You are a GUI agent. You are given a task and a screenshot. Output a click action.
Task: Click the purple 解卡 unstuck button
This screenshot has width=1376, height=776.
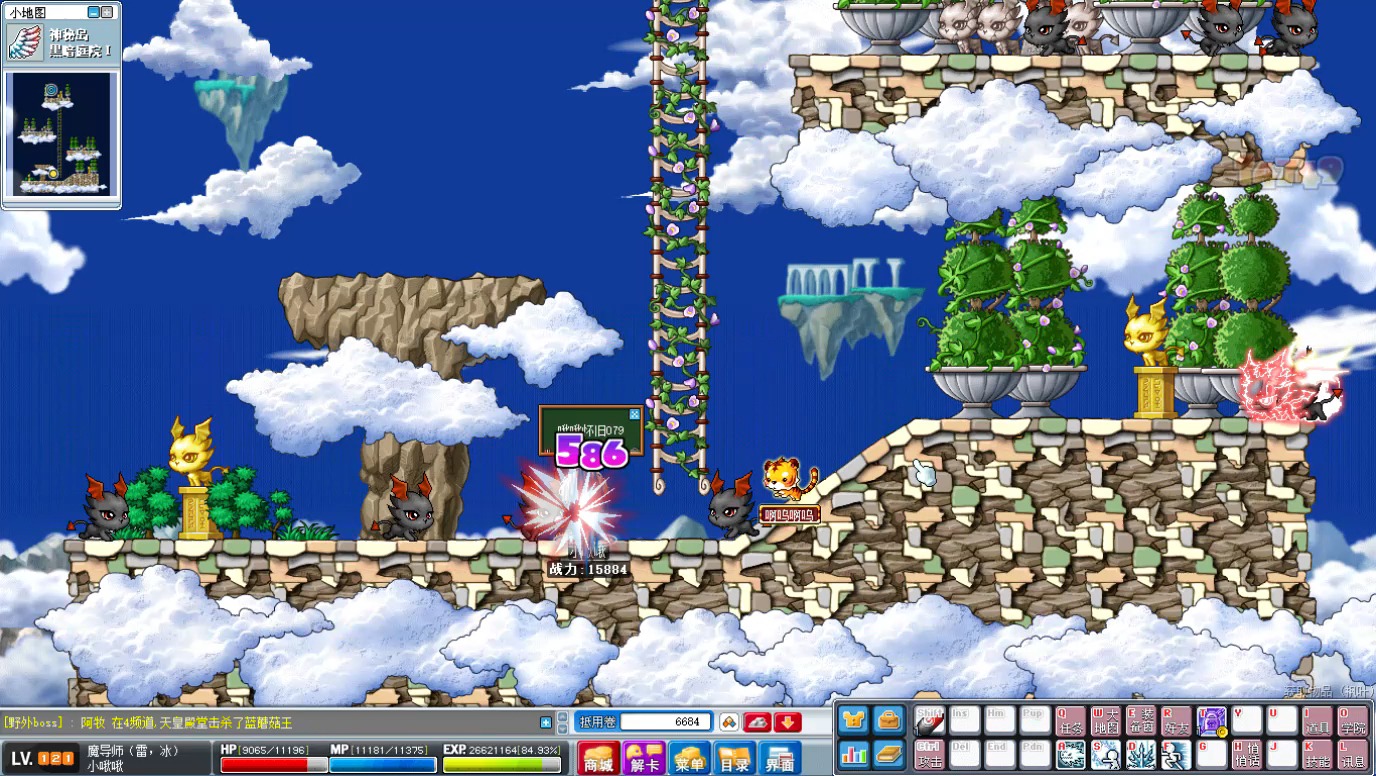644,758
